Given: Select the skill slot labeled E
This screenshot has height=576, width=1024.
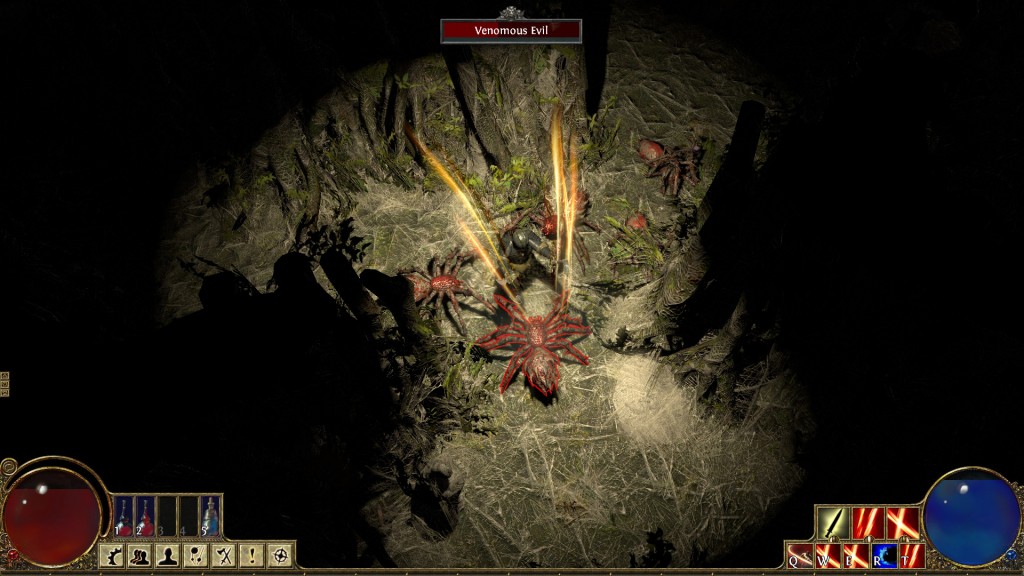Looking at the screenshot, I should pyautogui.click(x=856, y=555).
